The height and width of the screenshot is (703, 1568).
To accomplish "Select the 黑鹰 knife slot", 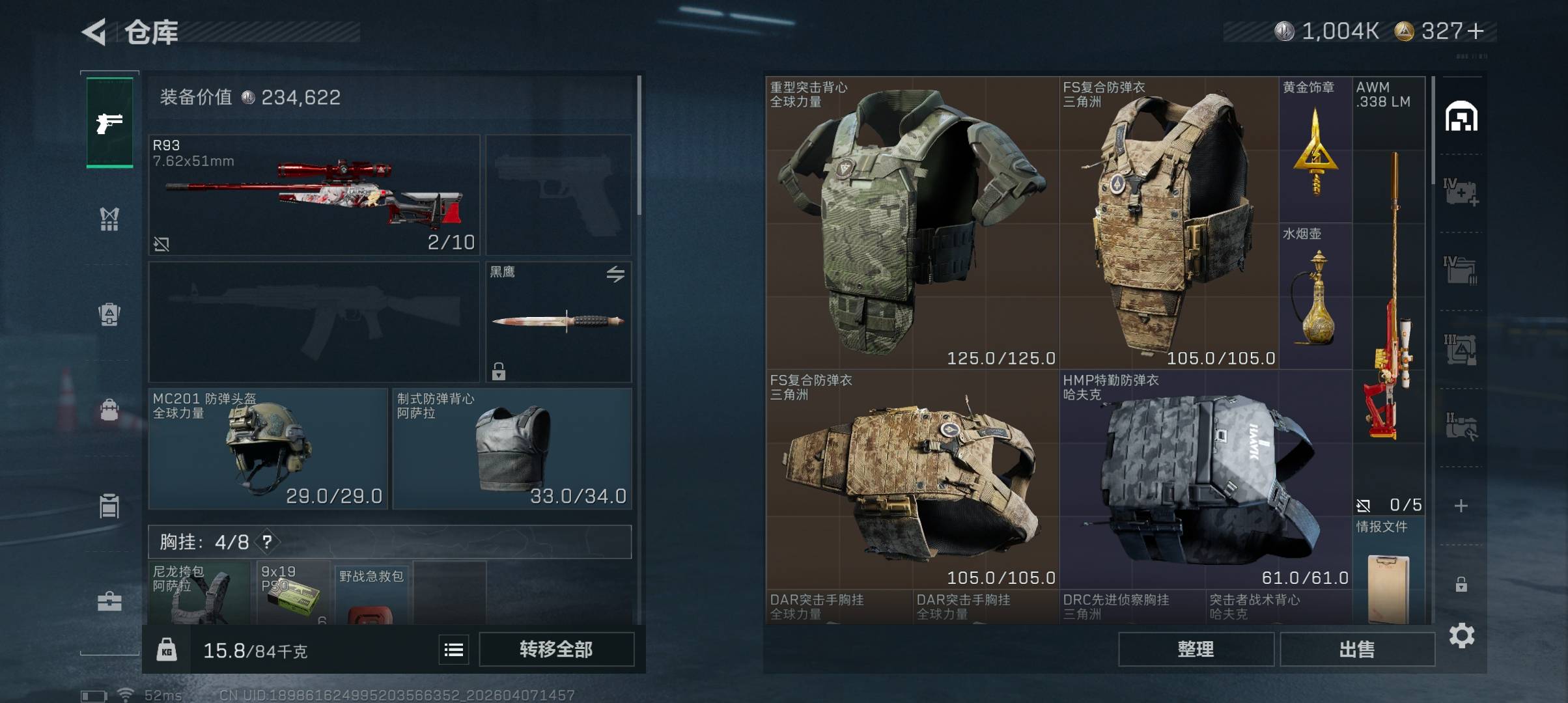I will (x=558, y=322).
